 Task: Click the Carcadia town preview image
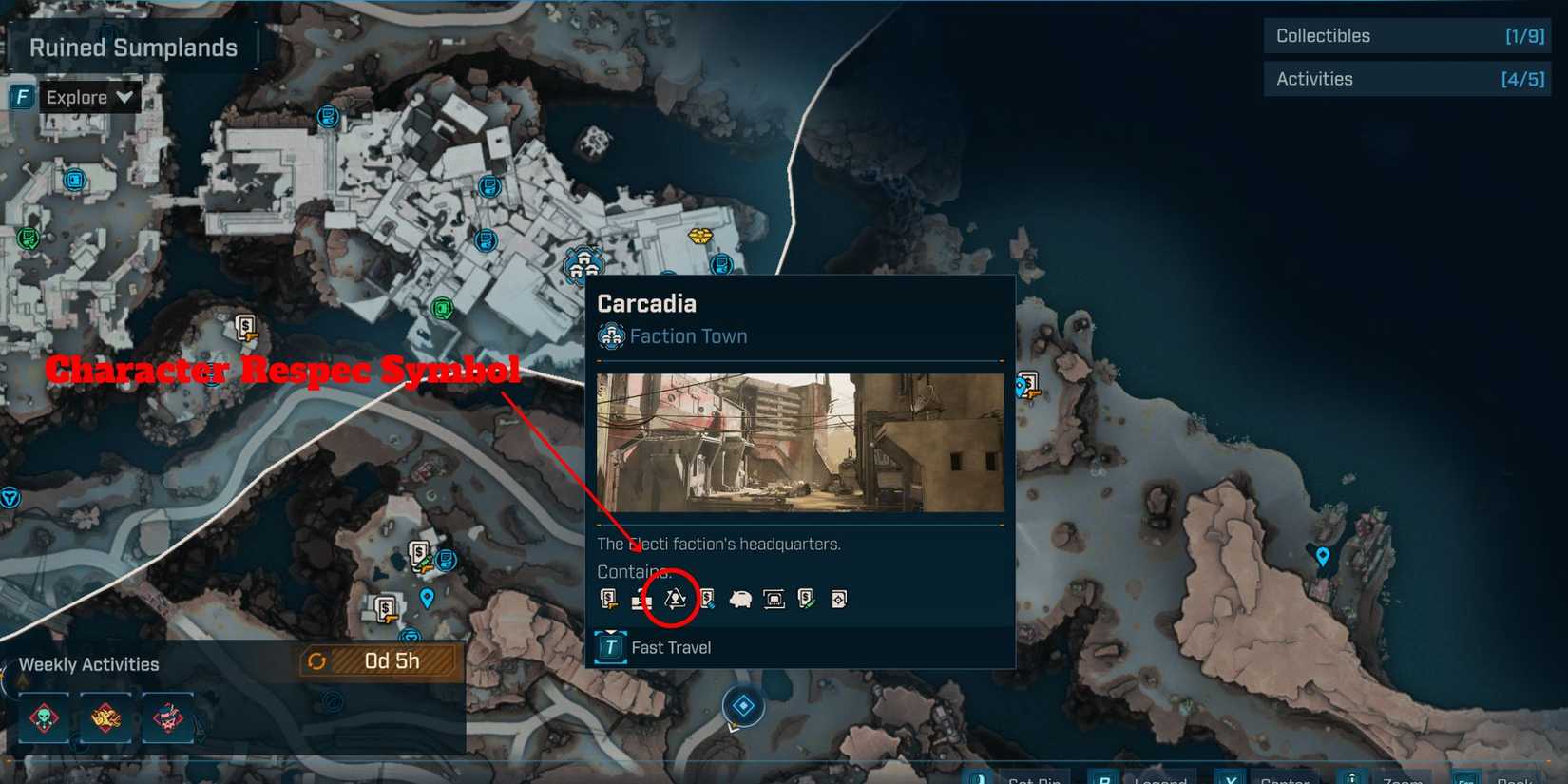click(x=799, y=443)
